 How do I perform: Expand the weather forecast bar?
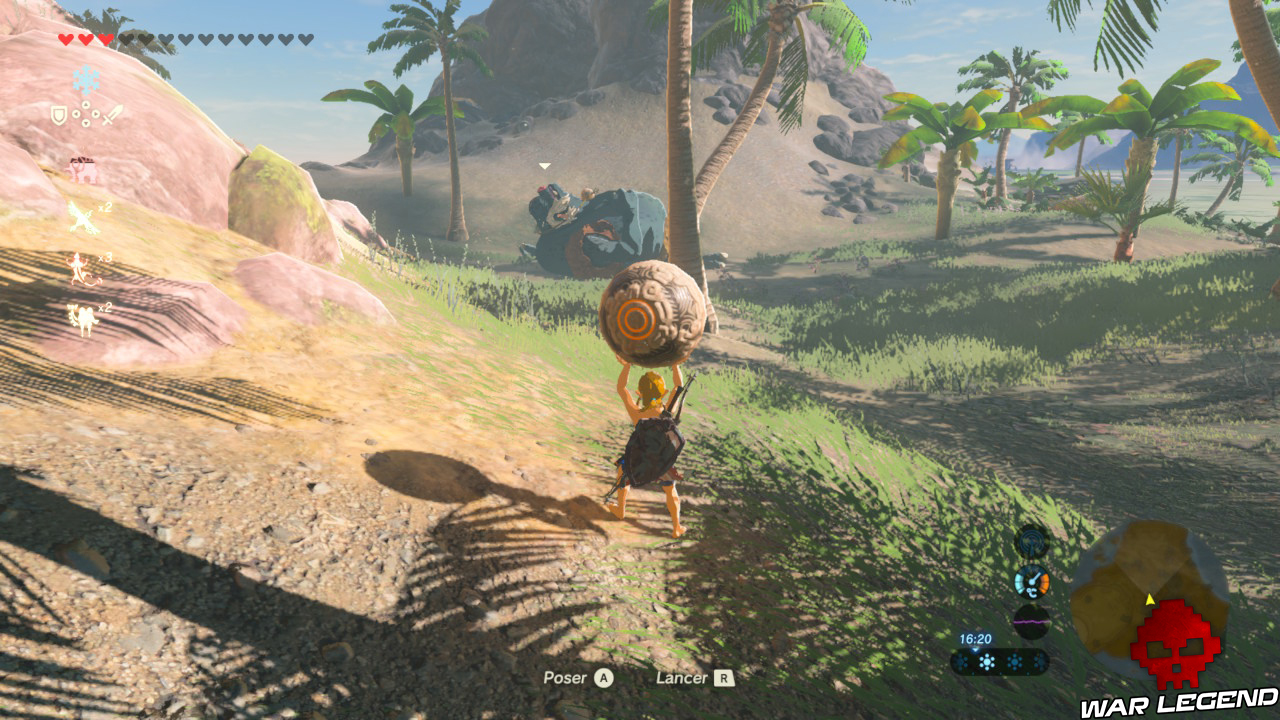[1000, 661]
